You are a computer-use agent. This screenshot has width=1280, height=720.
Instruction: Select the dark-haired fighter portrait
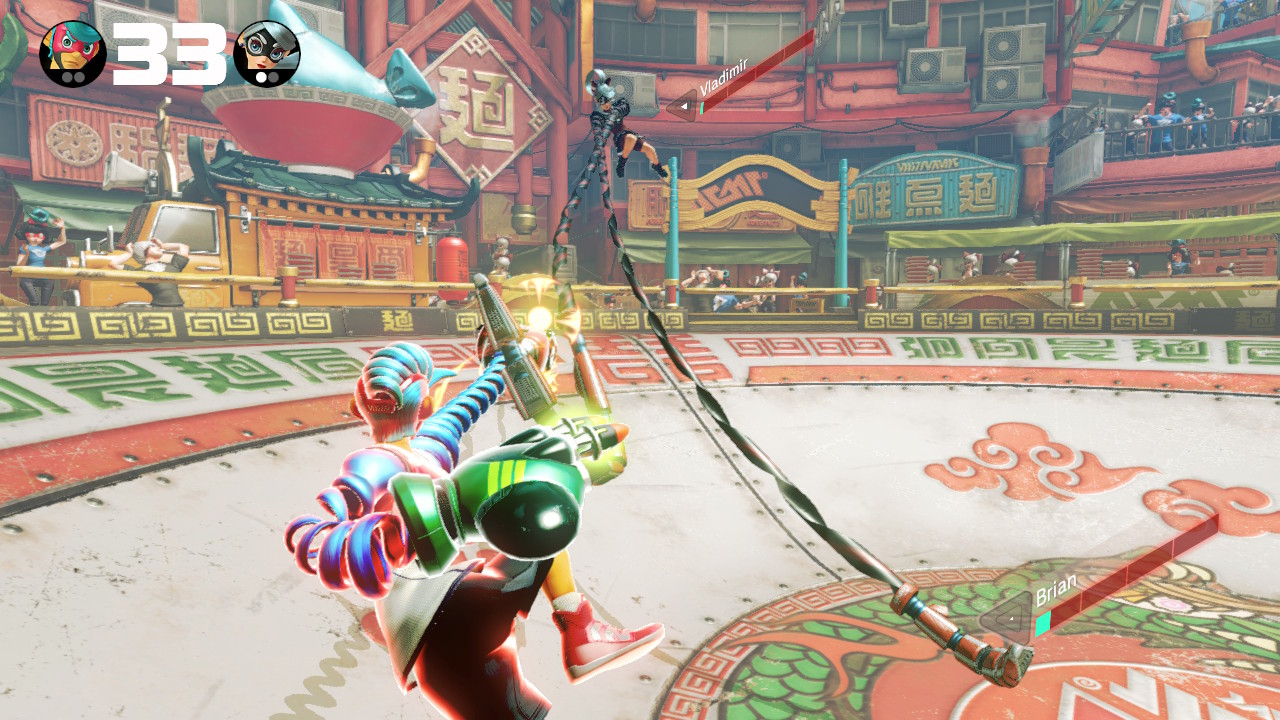267,53
